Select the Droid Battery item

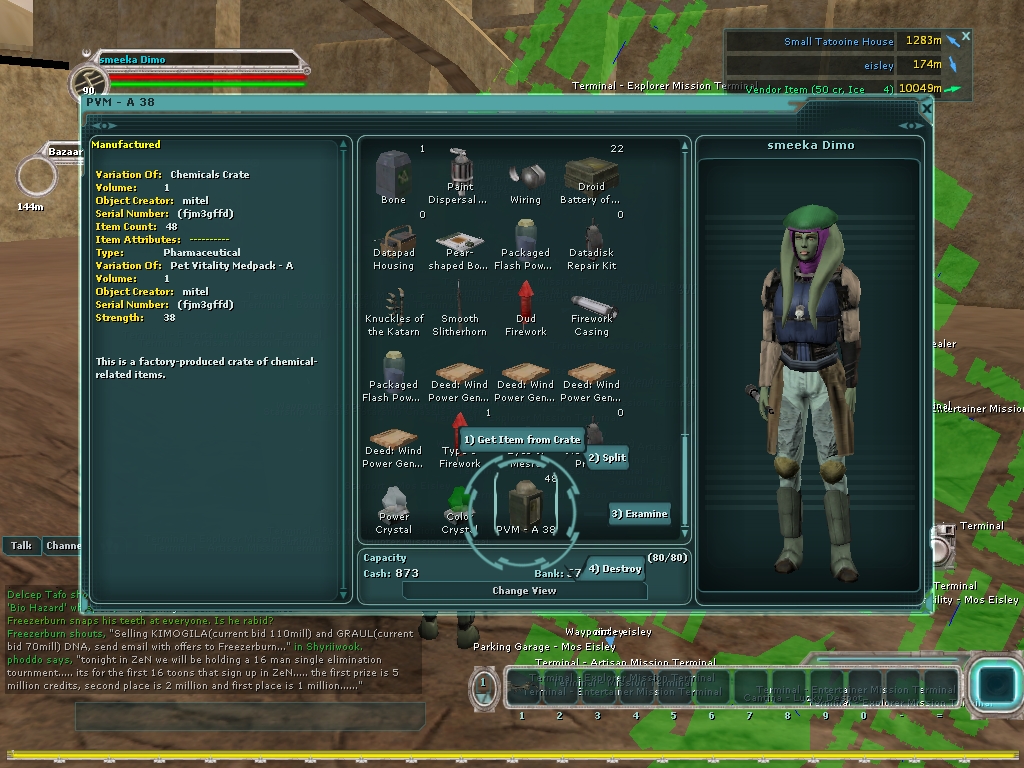pos(591,177)
